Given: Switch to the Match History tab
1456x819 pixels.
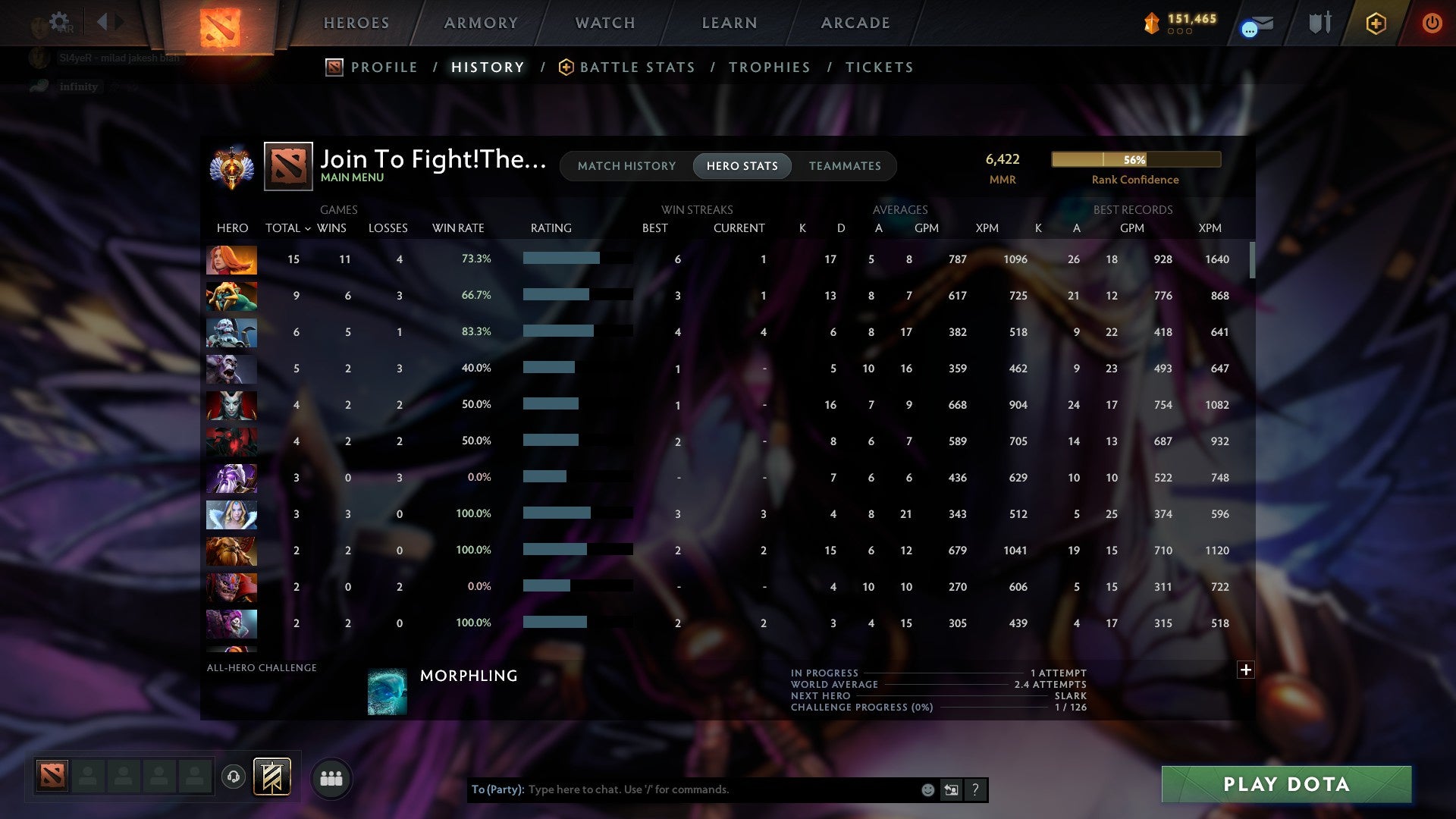Looking at the screenshot, I should click(626, 166).
